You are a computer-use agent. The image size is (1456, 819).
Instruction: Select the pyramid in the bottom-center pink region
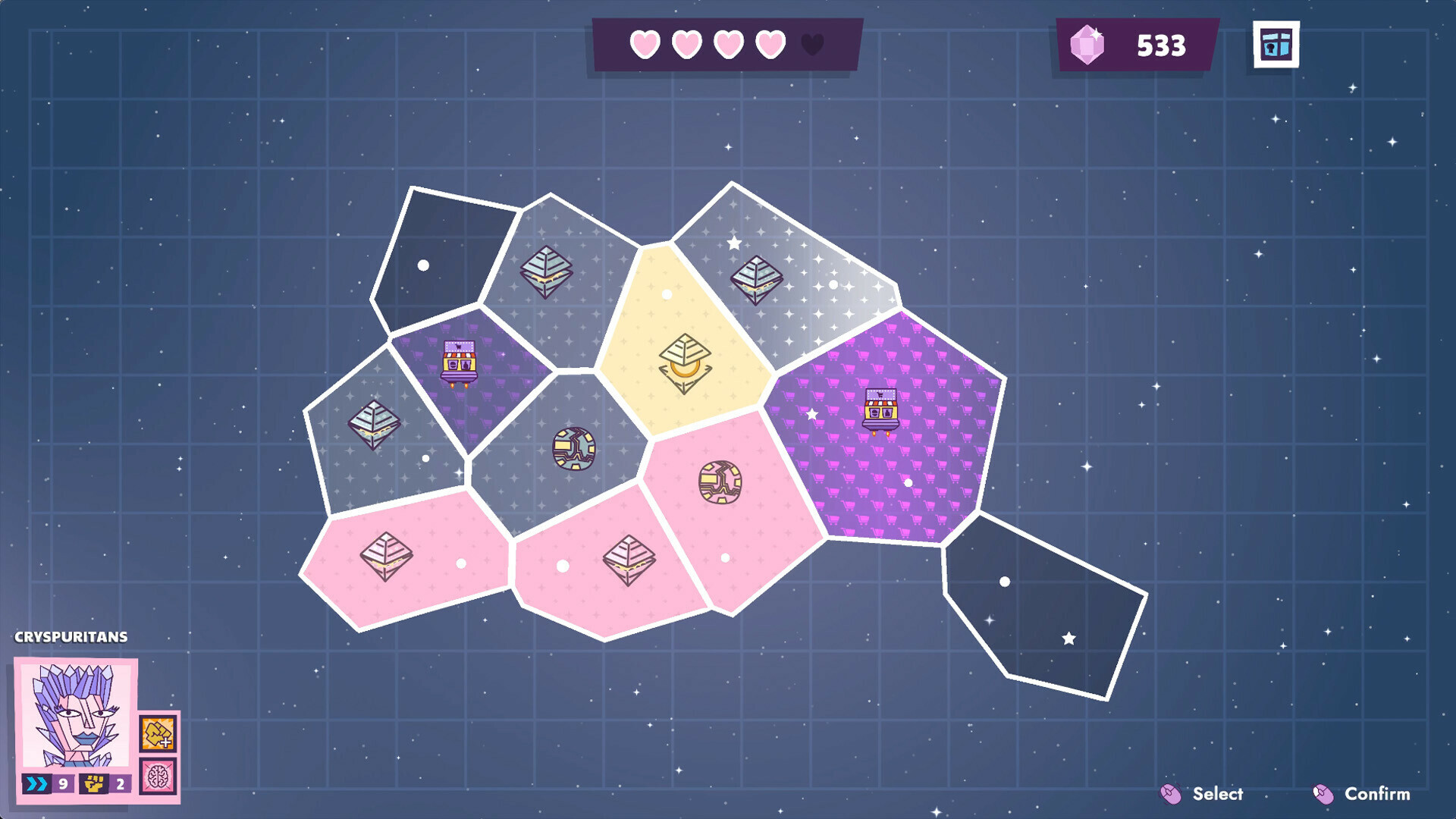click(631, 561)
